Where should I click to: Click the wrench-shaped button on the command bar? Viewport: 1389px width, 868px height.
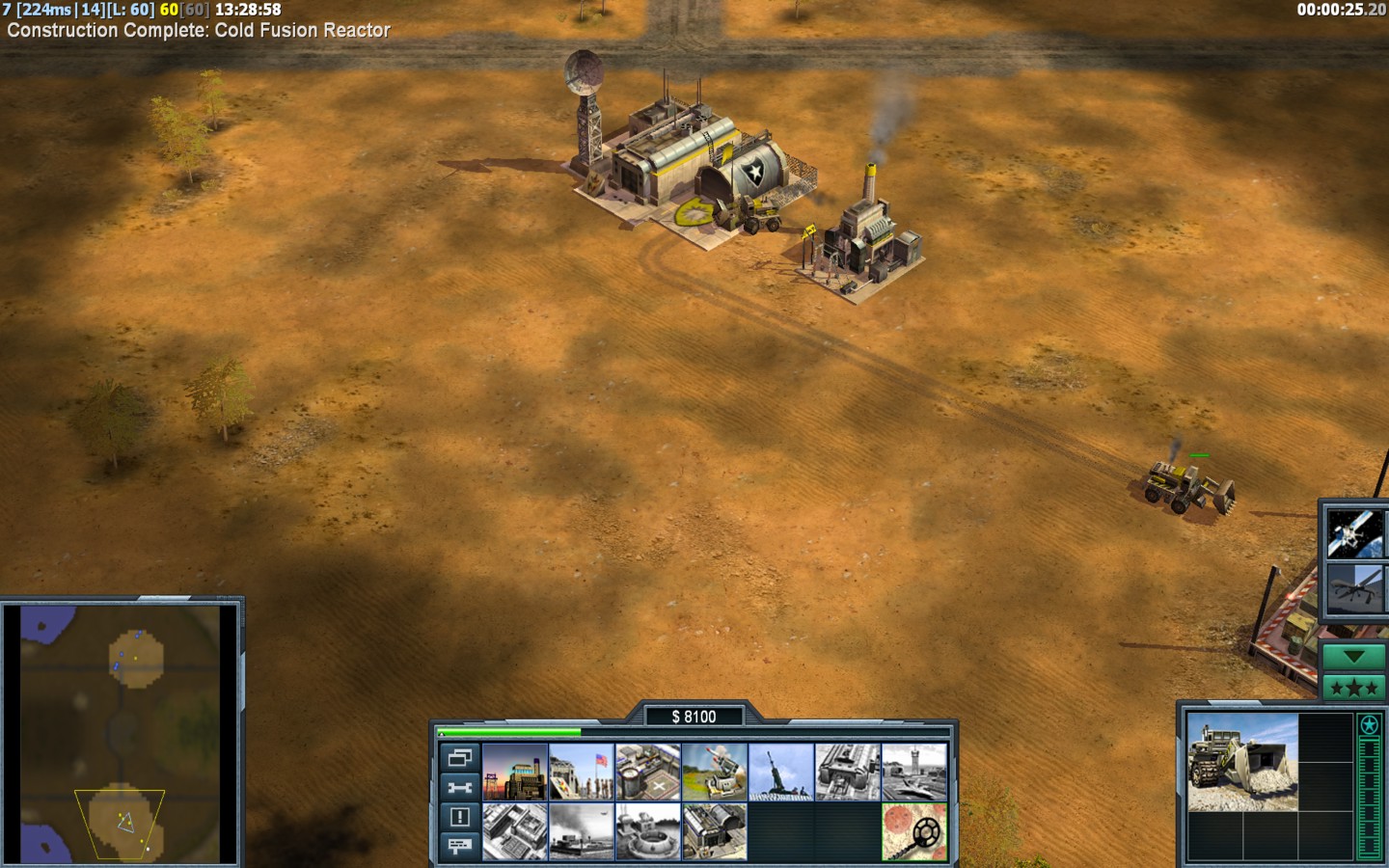(x=459, y=787)
